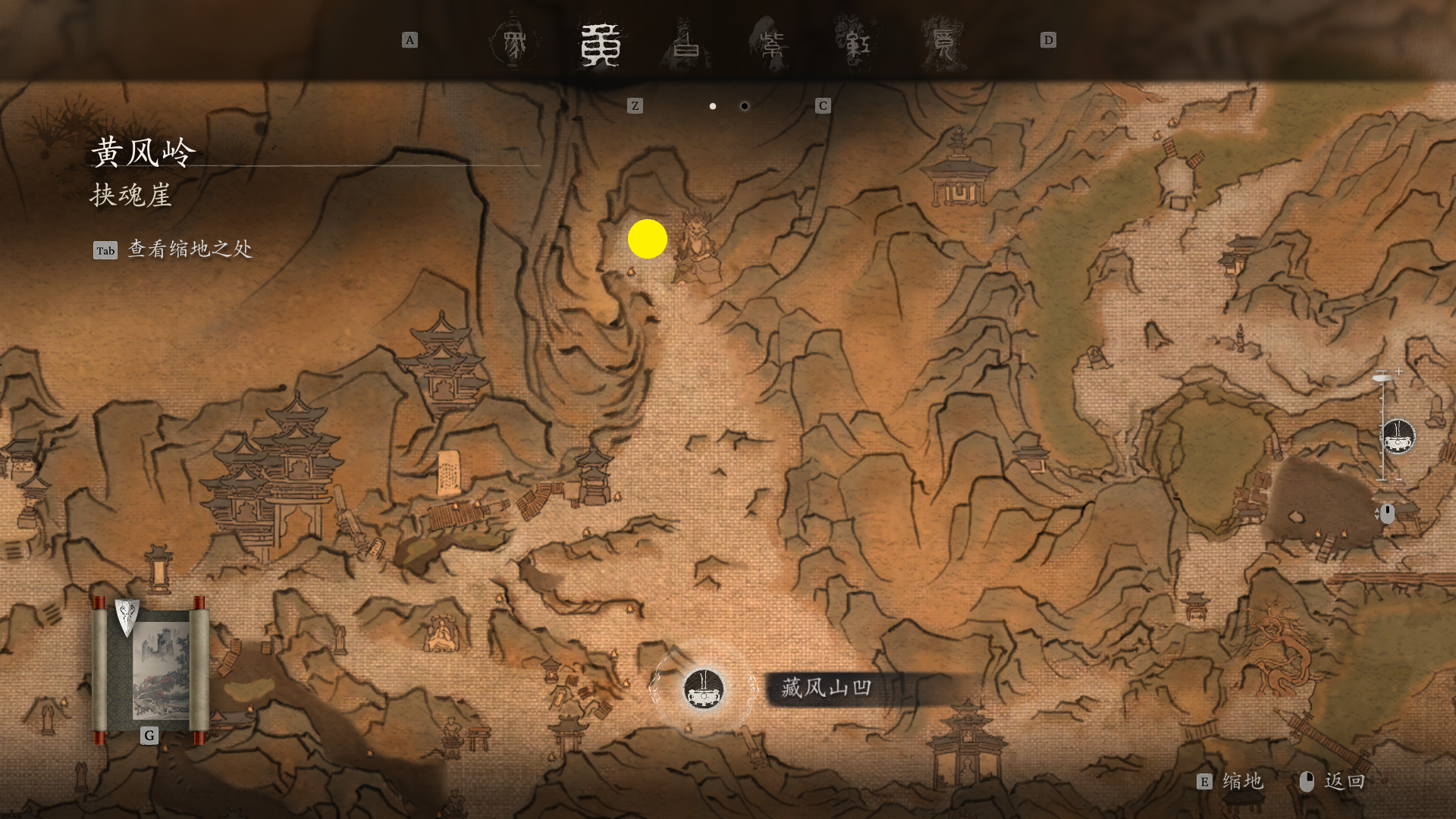Select the 藏风山凹 shrine marker
Viewport: 1456px width, 819px height.
(704, 689)
